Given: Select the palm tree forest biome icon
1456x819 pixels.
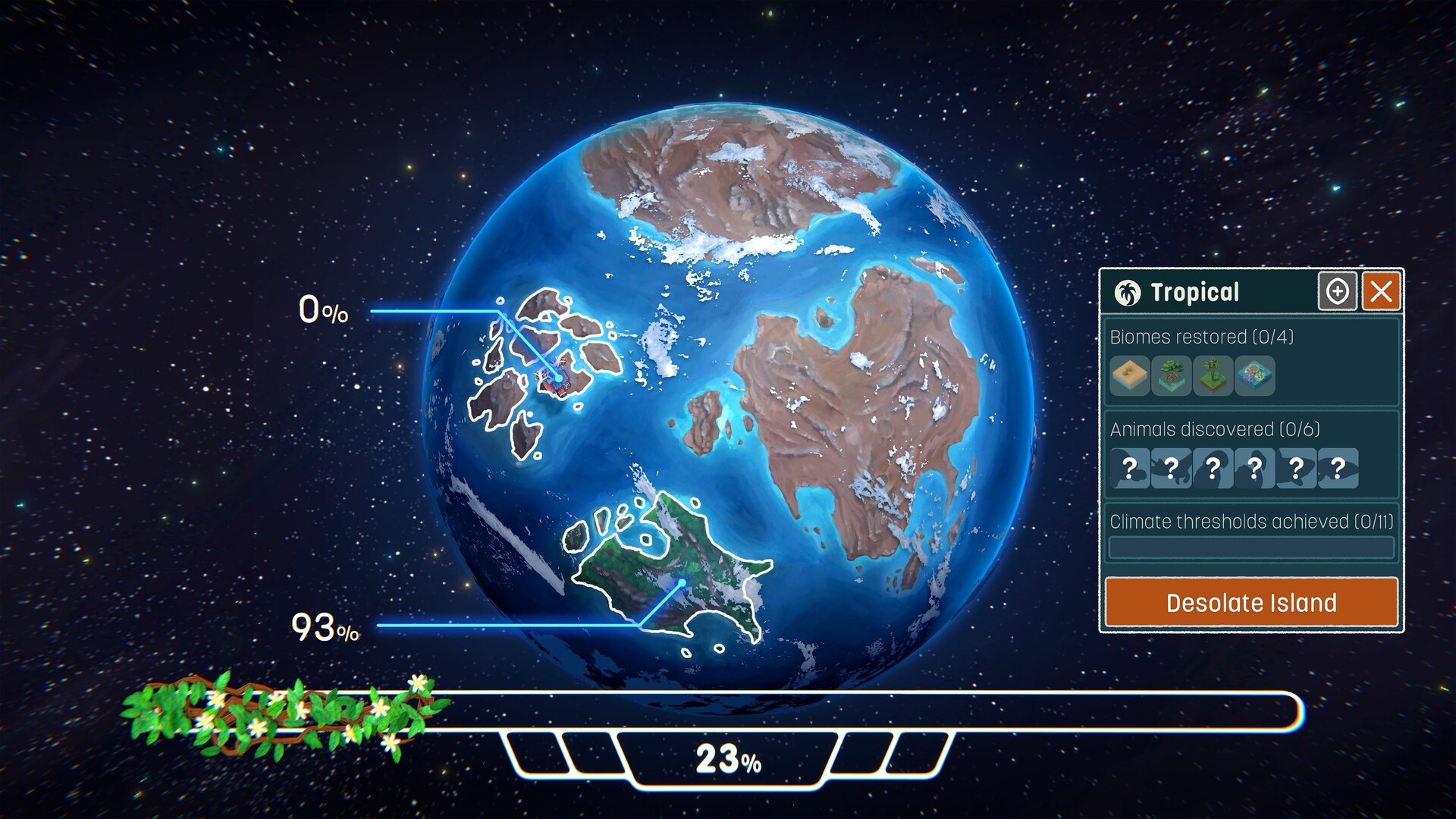Looking at the screenshot, I should (1213, 376).
